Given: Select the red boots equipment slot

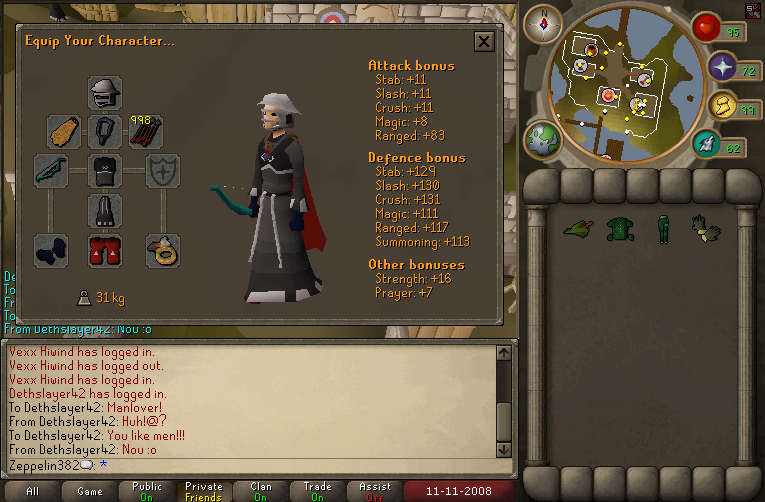Looking at the screenshot, I should coord(105,250).
